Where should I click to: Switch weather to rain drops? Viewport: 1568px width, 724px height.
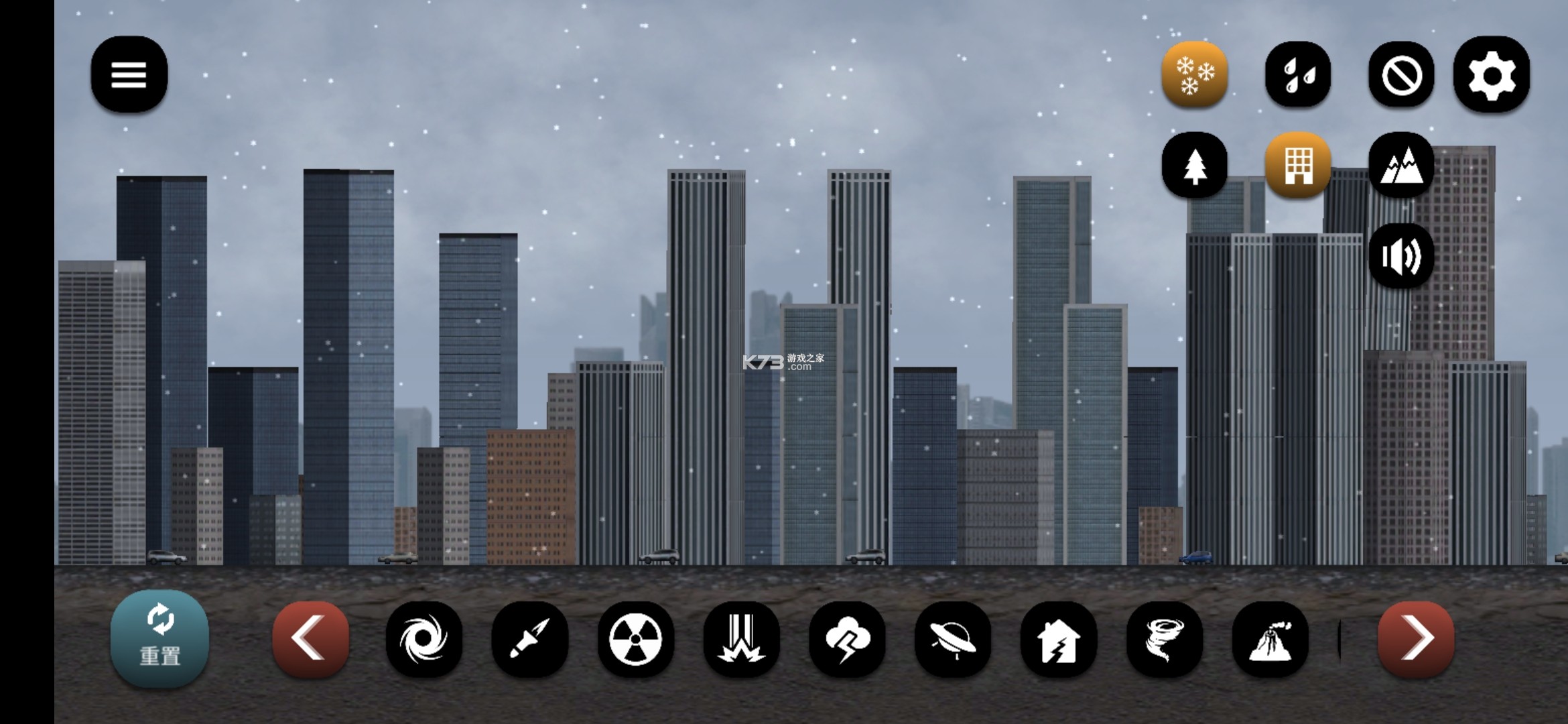[x=1298, y=74]
